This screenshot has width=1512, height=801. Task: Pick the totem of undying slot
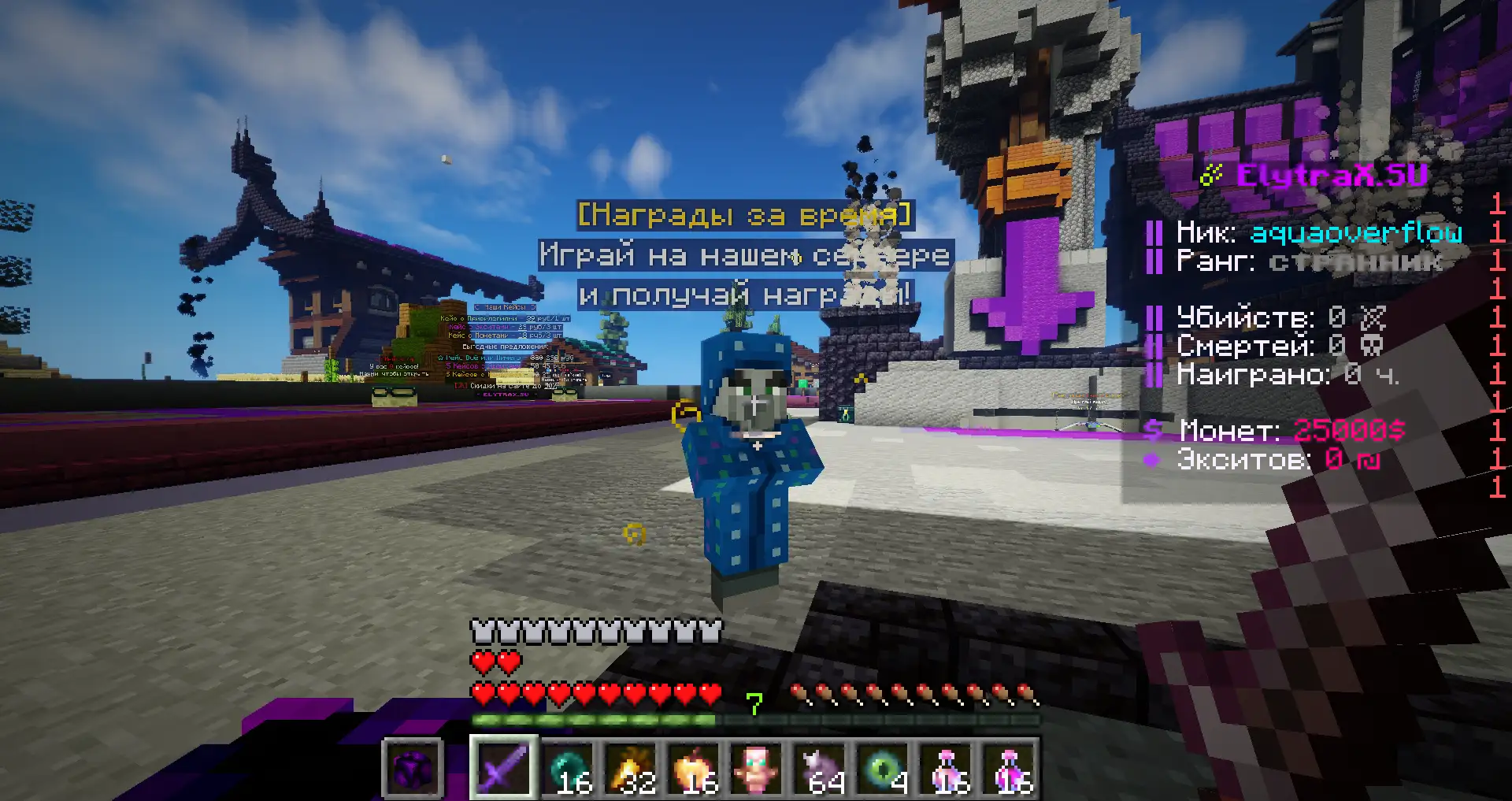pyautogui.click(x=756, y=767)
